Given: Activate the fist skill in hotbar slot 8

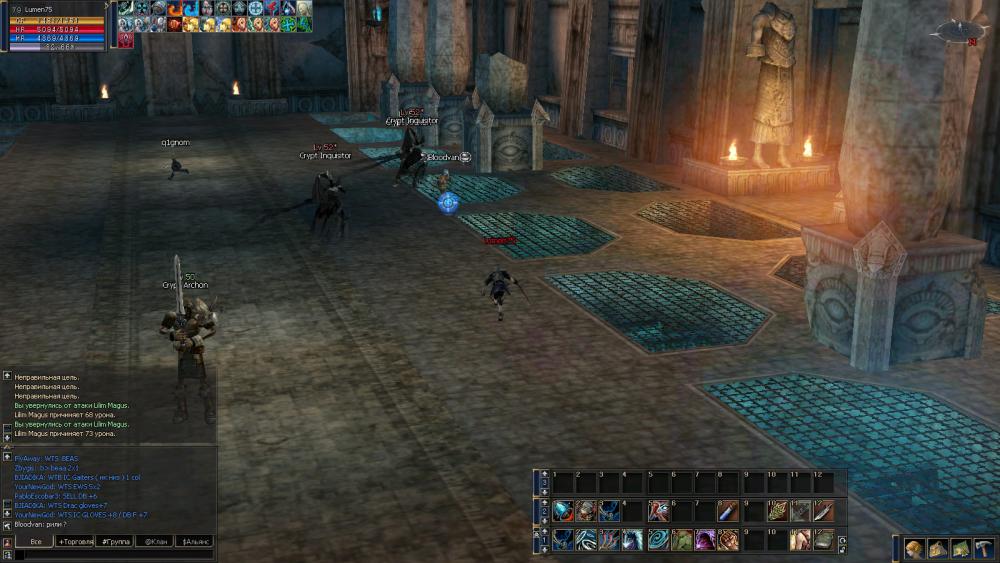Looking at the screenshot, I should click(x=728, y=540).
